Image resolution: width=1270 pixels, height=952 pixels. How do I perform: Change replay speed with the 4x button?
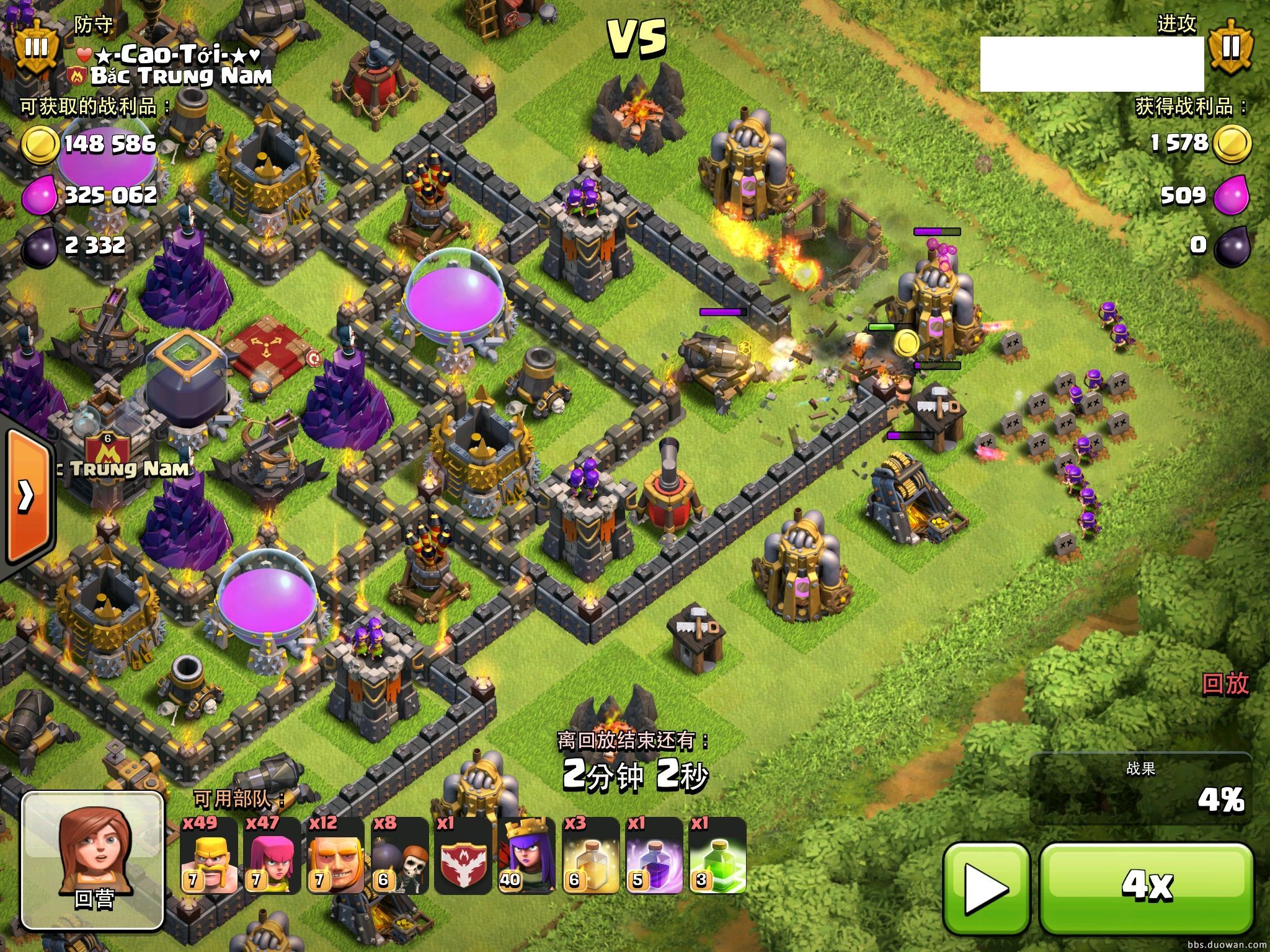click(x=1147, y=889)
